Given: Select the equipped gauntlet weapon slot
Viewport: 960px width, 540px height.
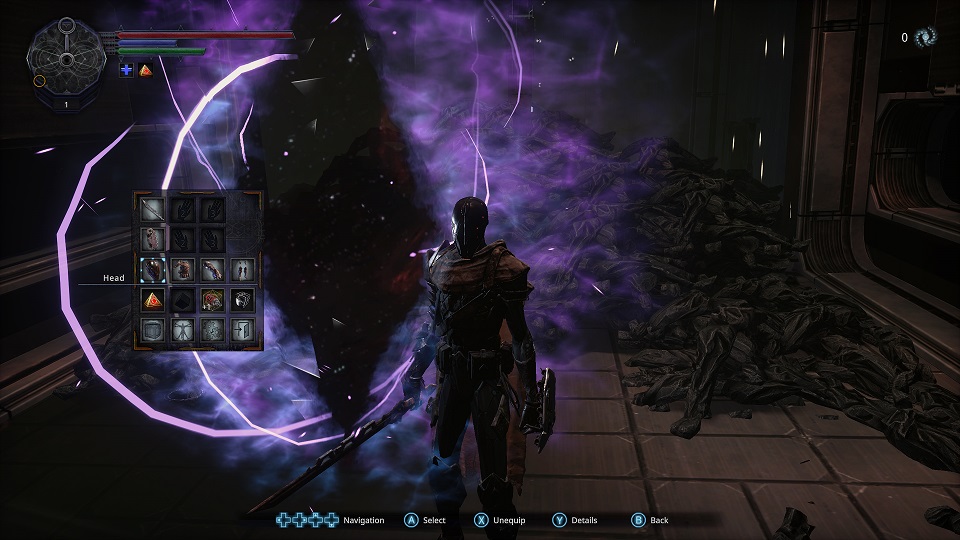Looking at the screenshot, I should 153,239.
